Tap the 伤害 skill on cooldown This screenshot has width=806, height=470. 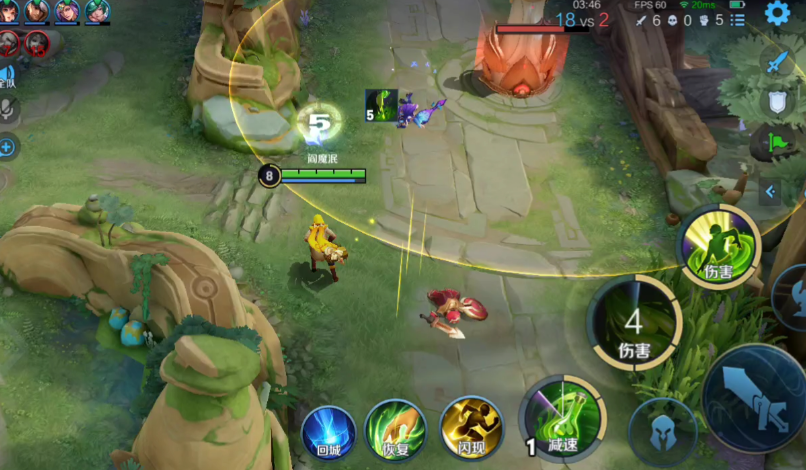634,324
